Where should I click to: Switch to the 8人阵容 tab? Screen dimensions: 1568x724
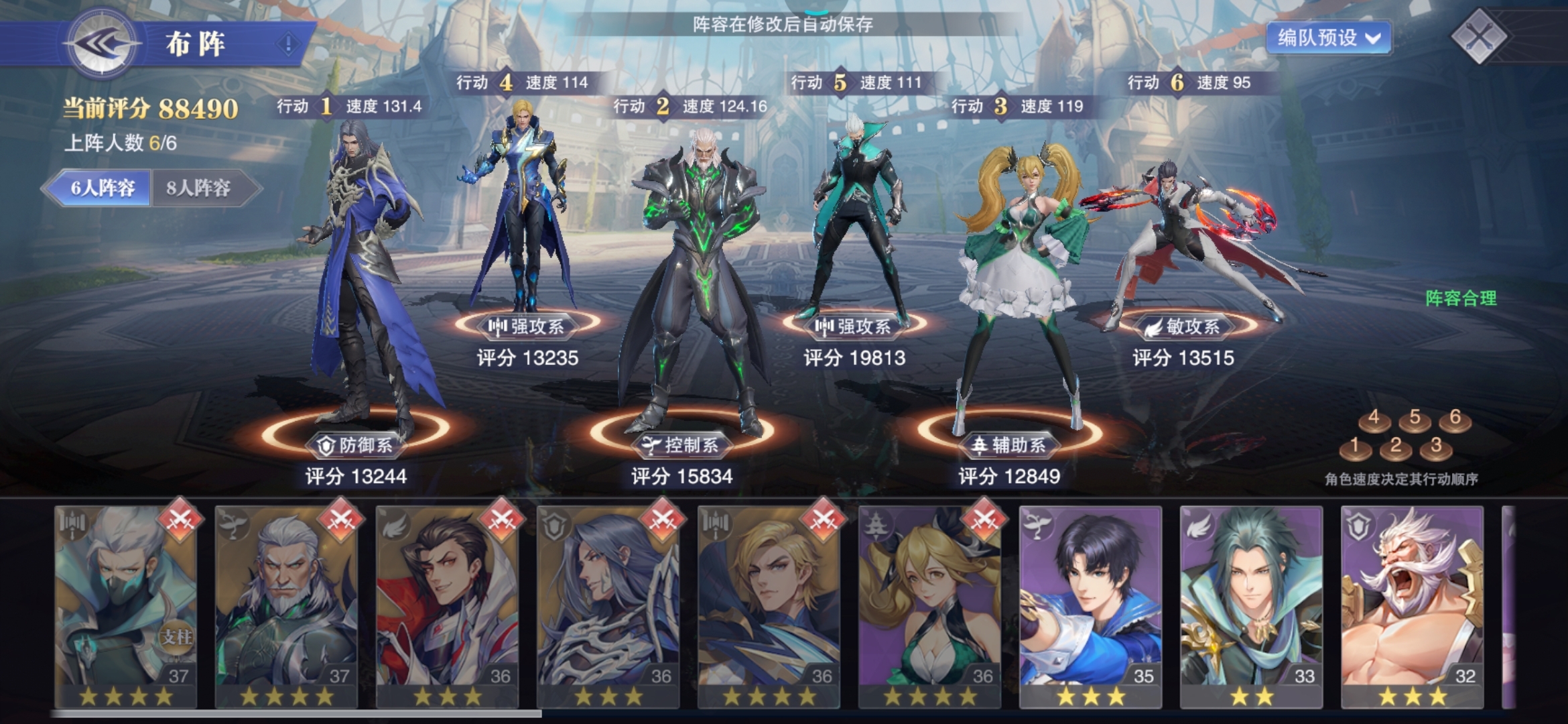tap(199, 188)
